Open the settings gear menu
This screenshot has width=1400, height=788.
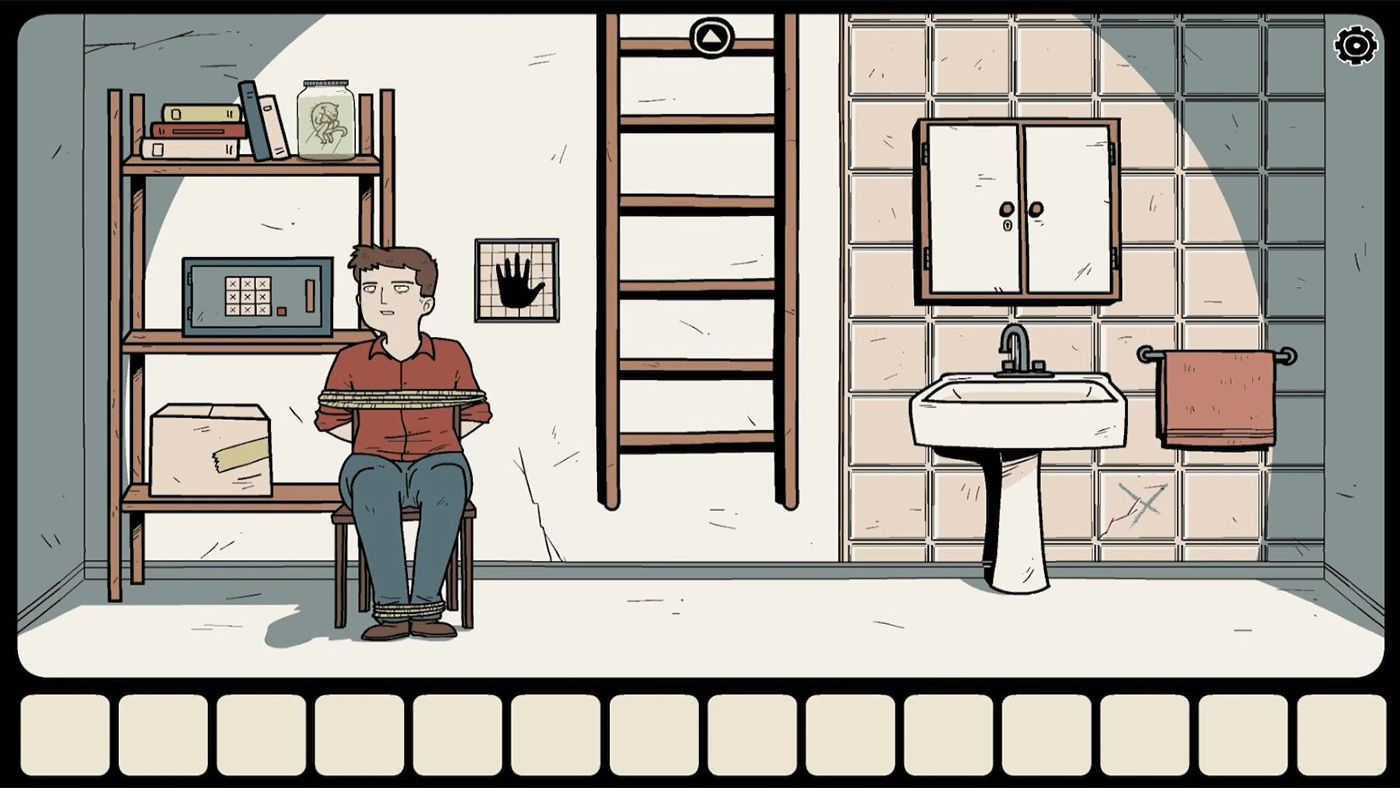pos(1355,44)
